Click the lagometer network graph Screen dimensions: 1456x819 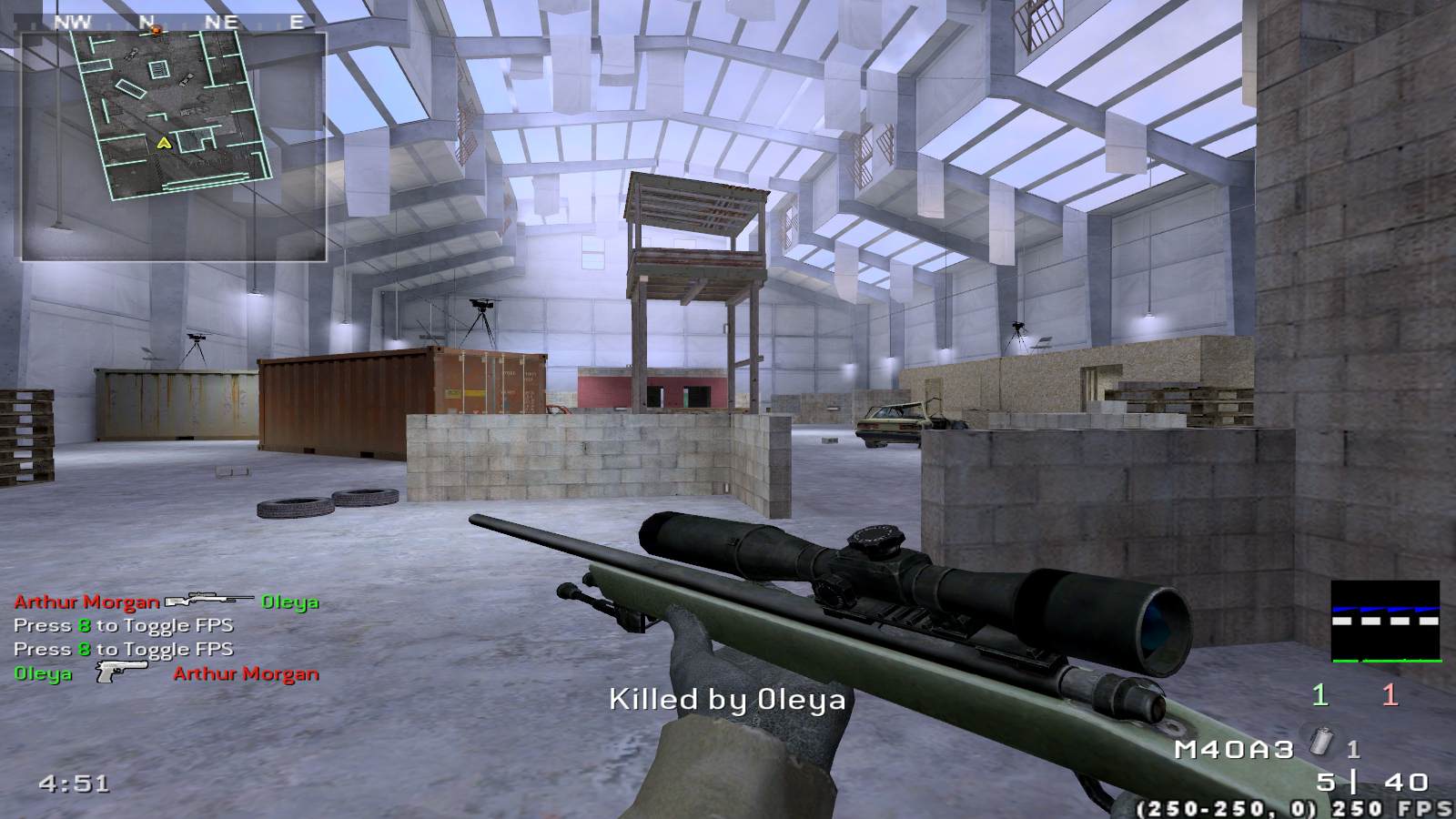click(x=1385, y=621)
